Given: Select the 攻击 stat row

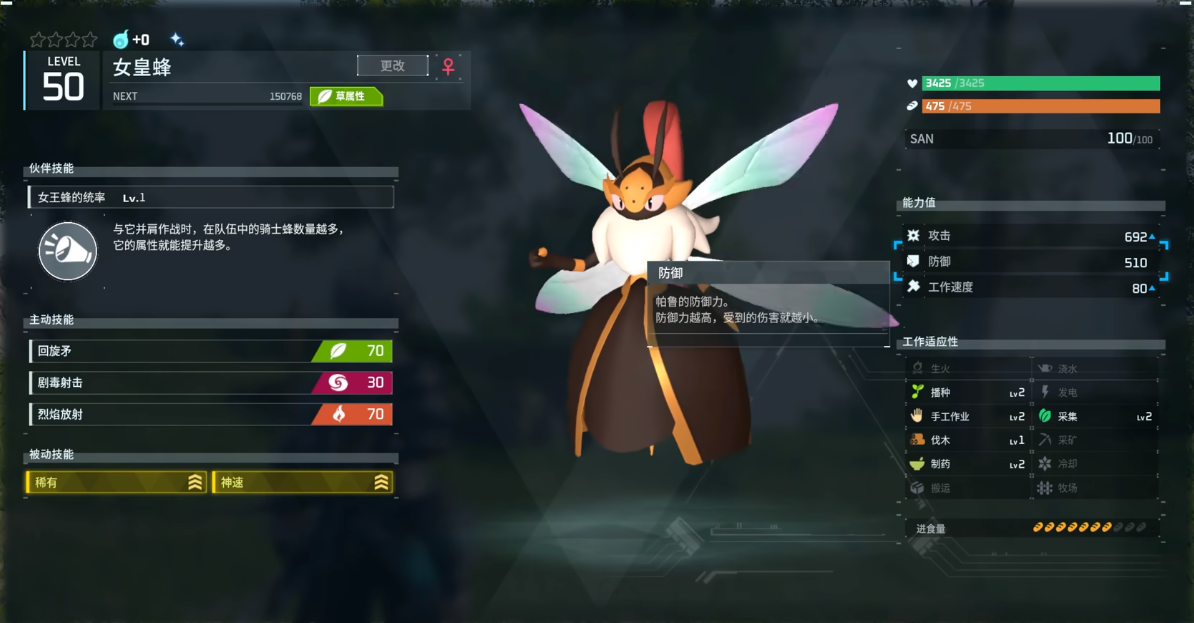Looking at the screenshot, I should coord(1032,236).
